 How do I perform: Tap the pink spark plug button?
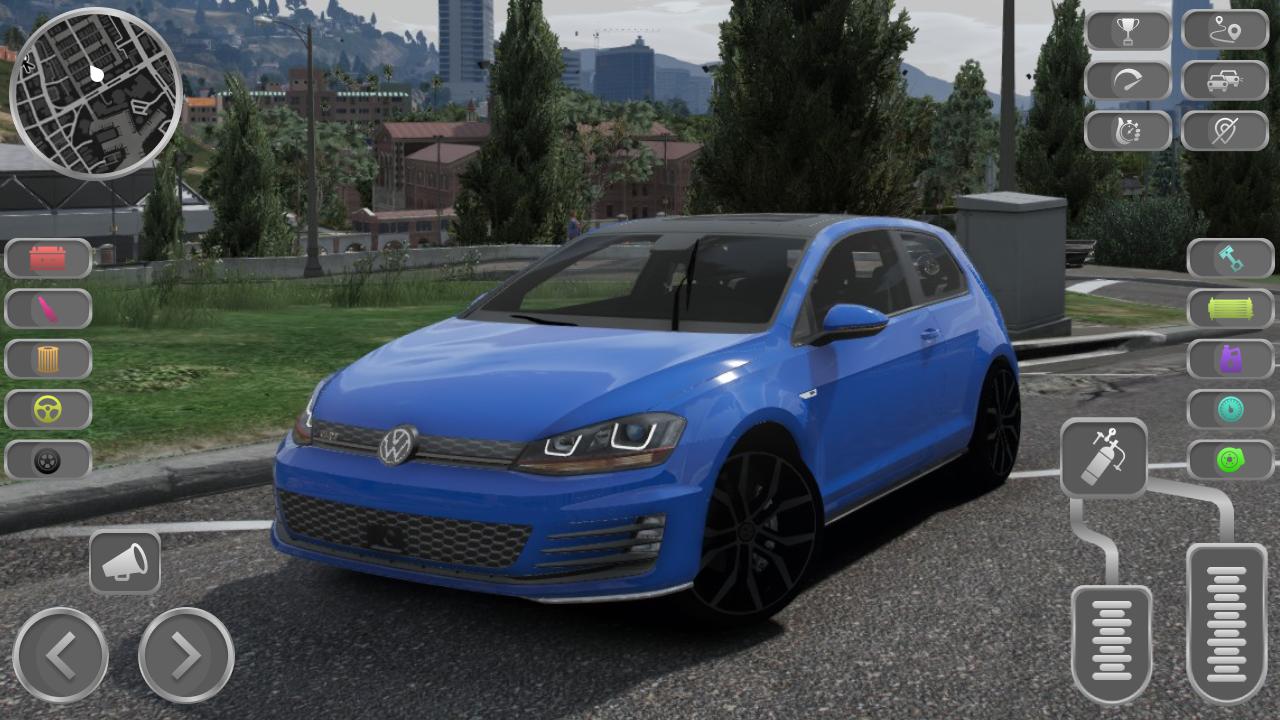pos(48,309)
